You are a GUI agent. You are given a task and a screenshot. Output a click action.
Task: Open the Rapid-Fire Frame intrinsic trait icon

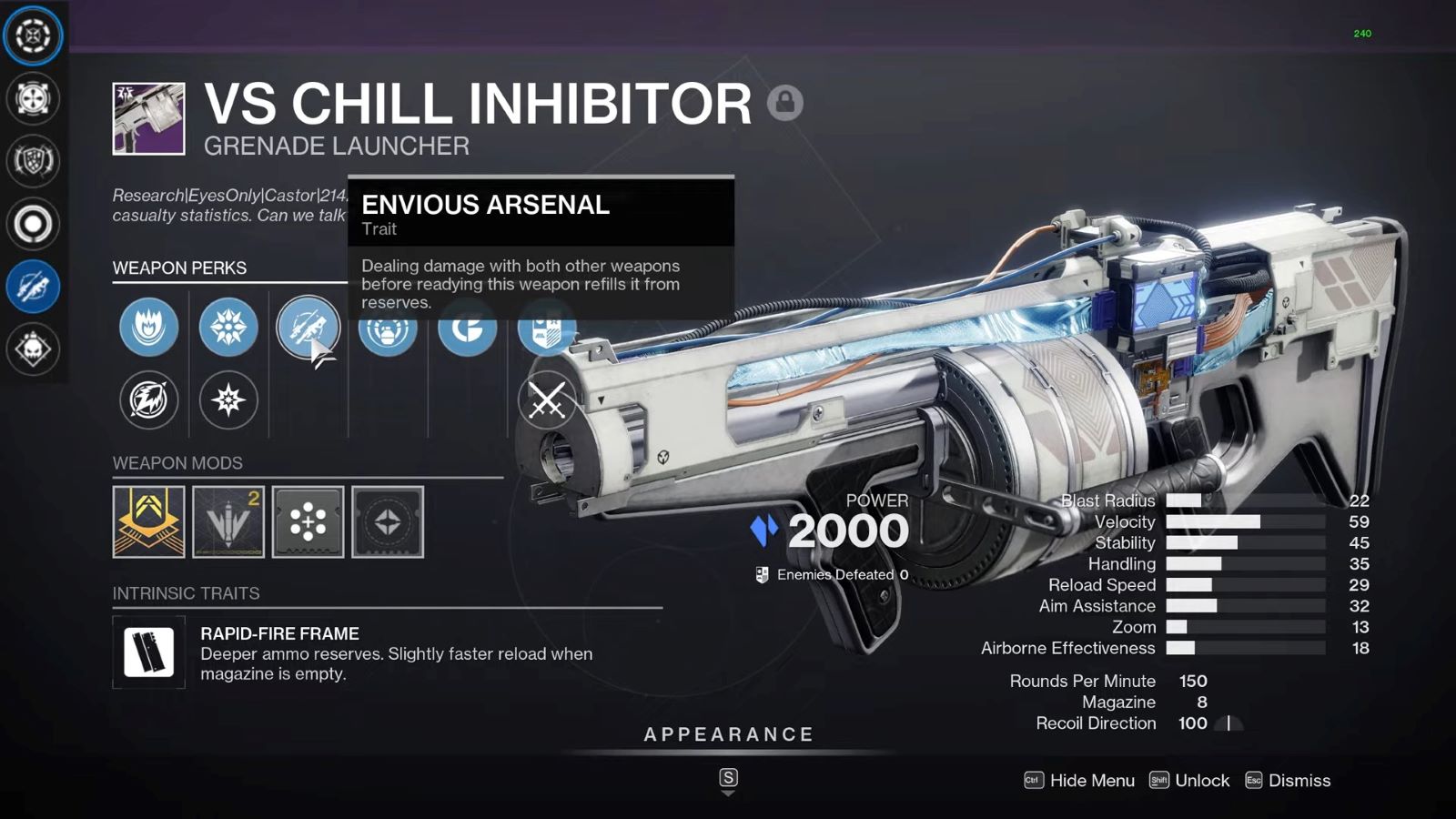coord(147,653)
